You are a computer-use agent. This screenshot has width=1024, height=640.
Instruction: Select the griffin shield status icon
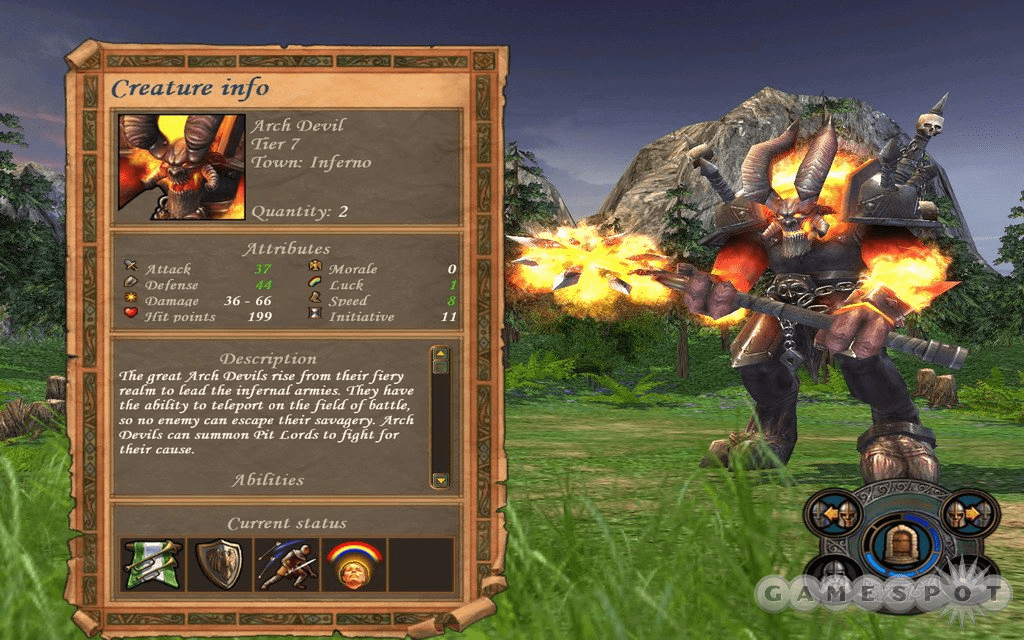click(x=220, y=564)
